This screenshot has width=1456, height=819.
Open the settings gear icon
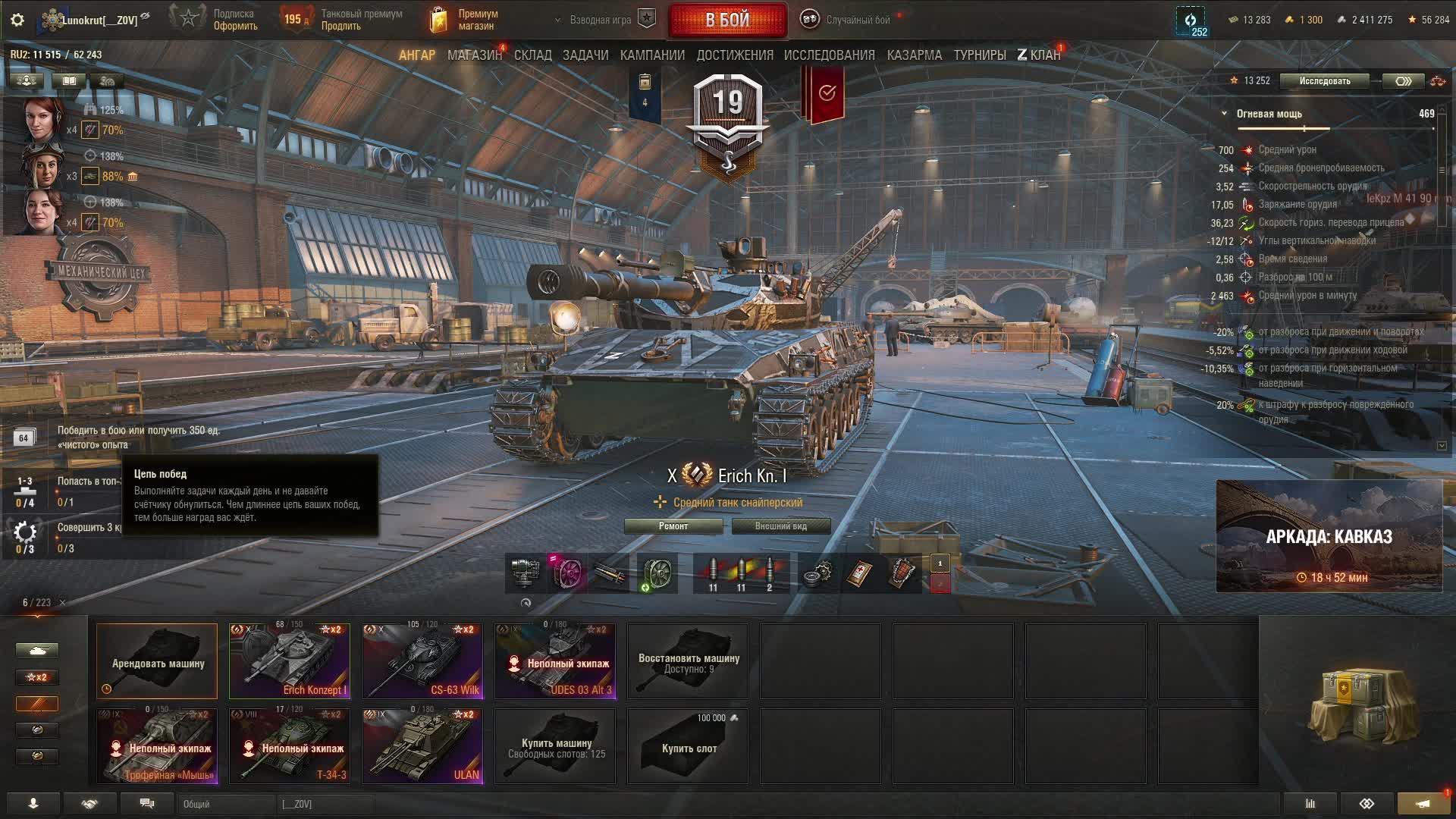click(17, 20)
